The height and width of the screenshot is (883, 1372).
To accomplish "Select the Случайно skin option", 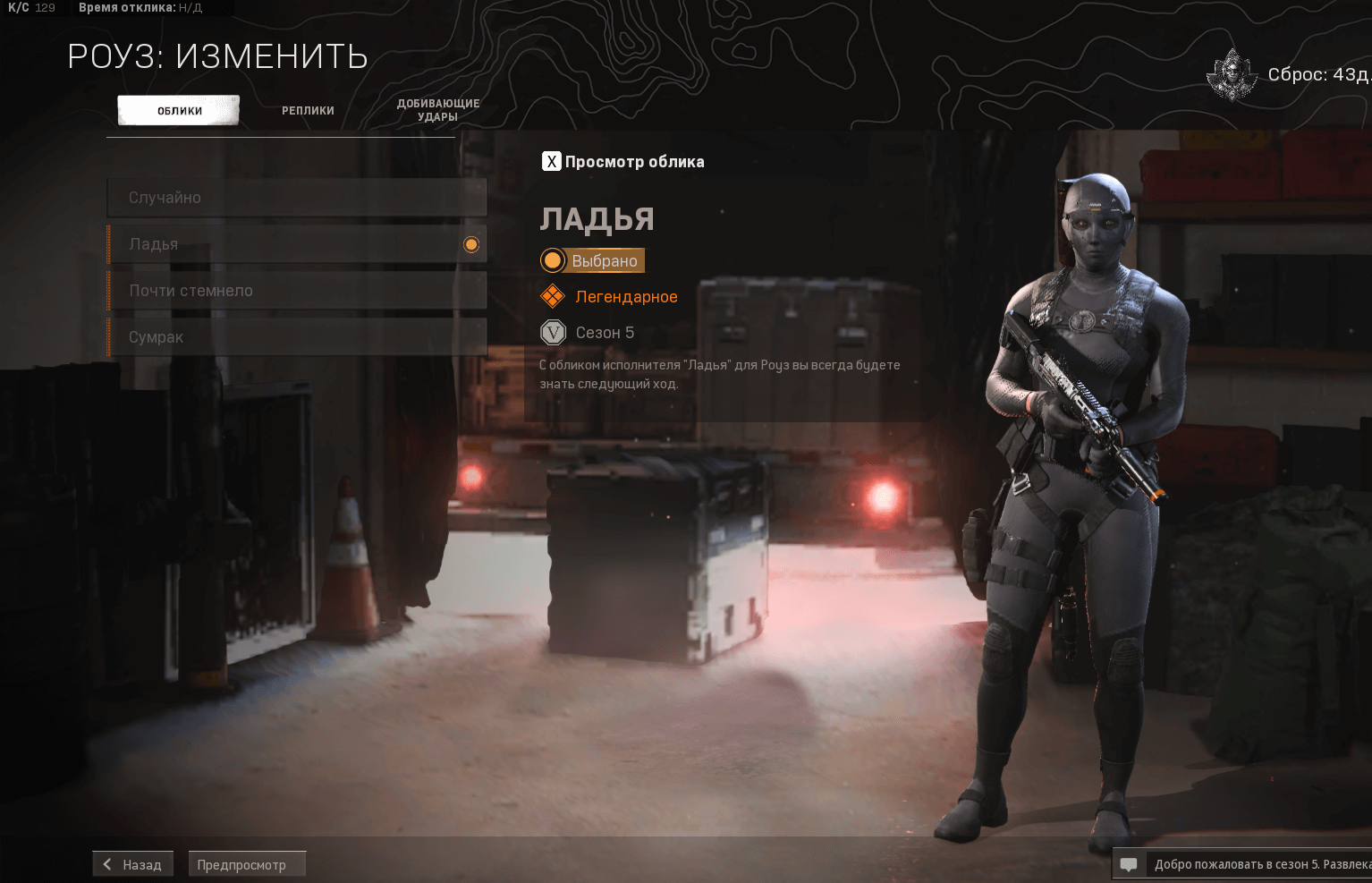I will [x=296, y=198].
